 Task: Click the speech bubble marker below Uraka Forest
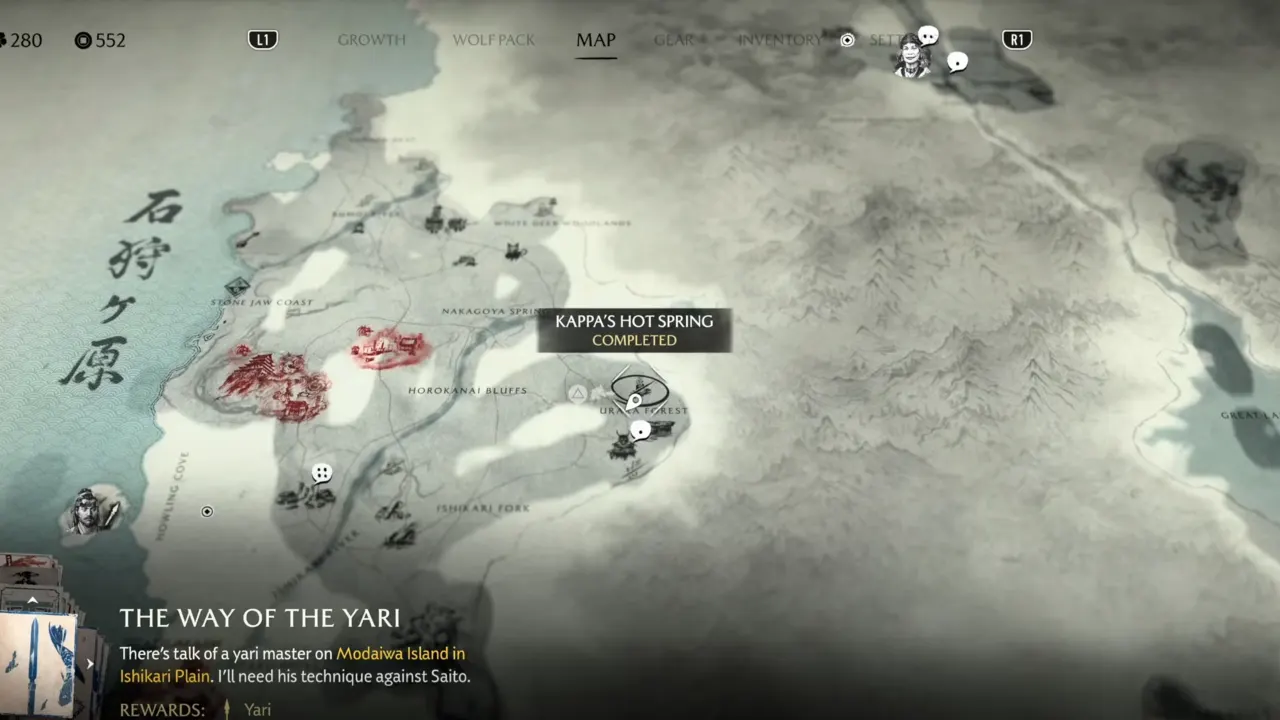641,430
